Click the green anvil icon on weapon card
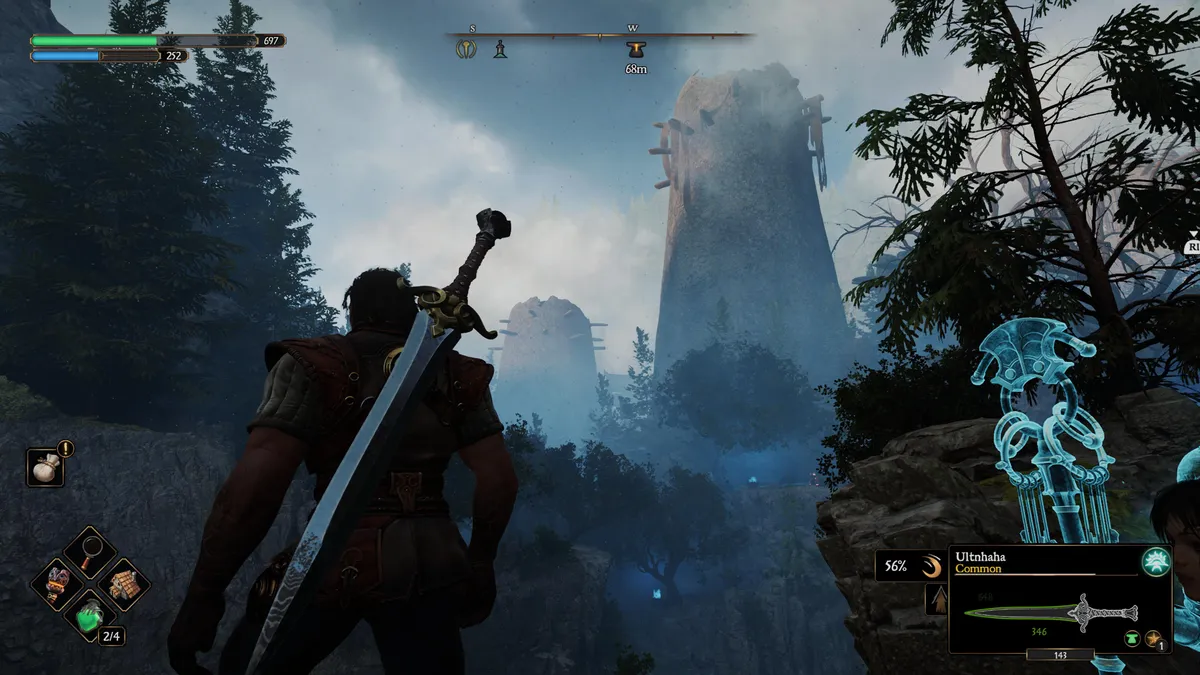The height and width of the screenshot is (675, 1200). coord(1132,638)
